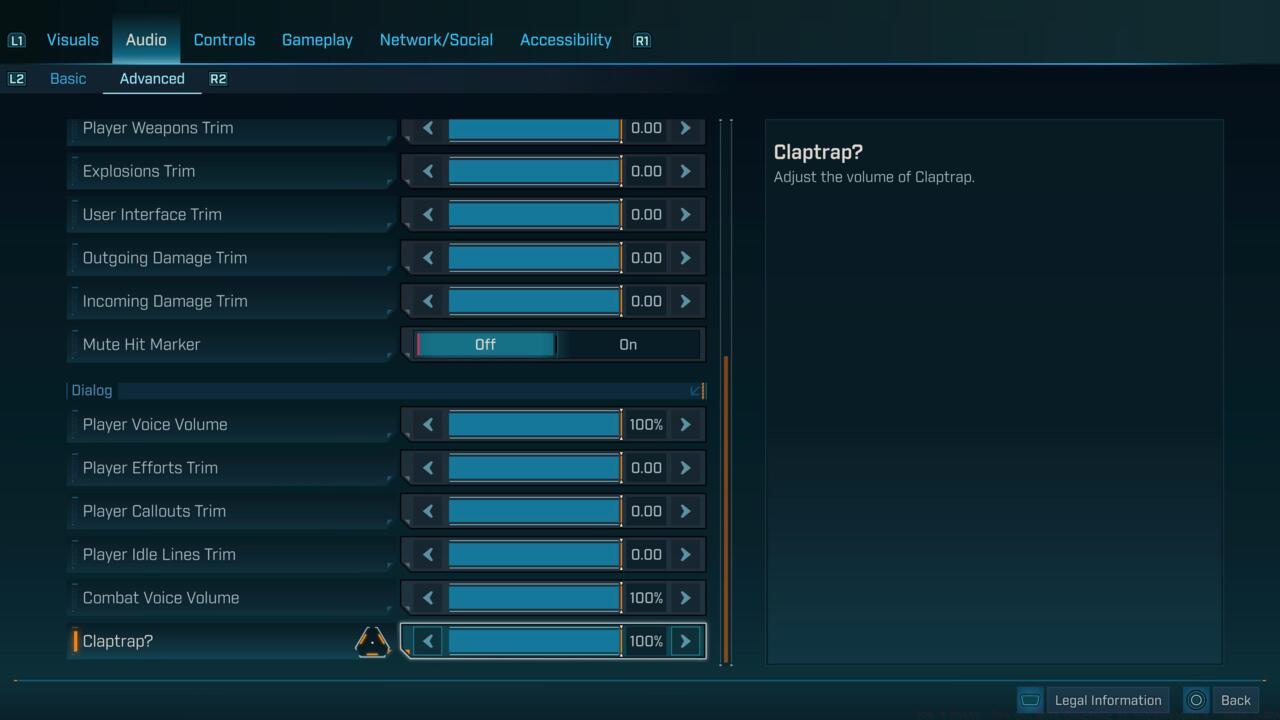
Task: Click the circle button icon next to Back
Action: (1196, 700)
